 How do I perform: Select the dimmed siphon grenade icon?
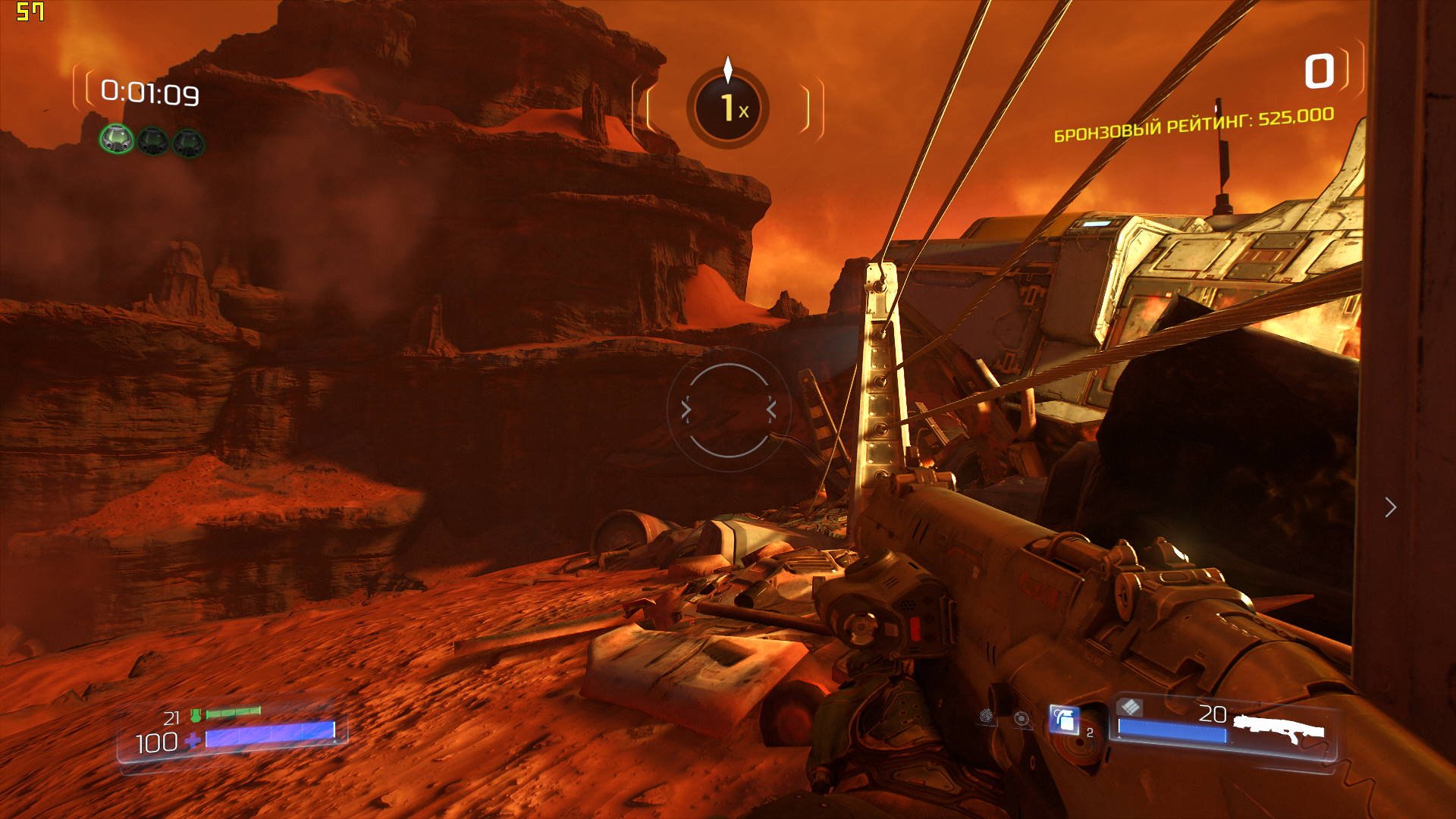point(987,717)
